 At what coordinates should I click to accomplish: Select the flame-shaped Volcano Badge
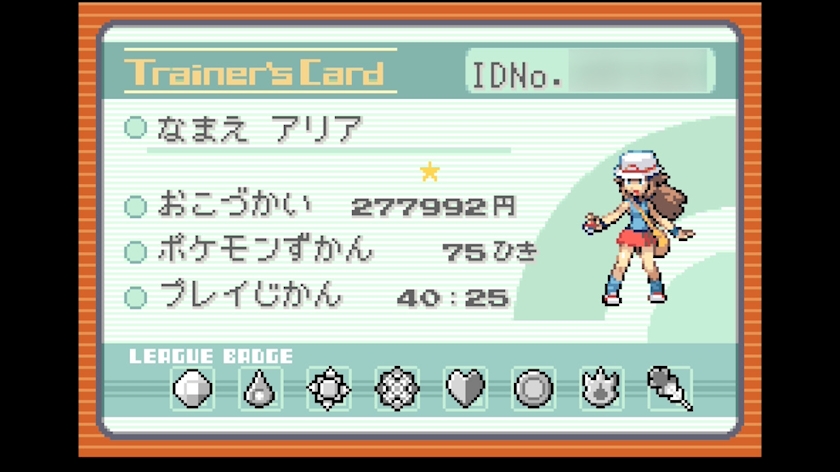pos(601,388)
